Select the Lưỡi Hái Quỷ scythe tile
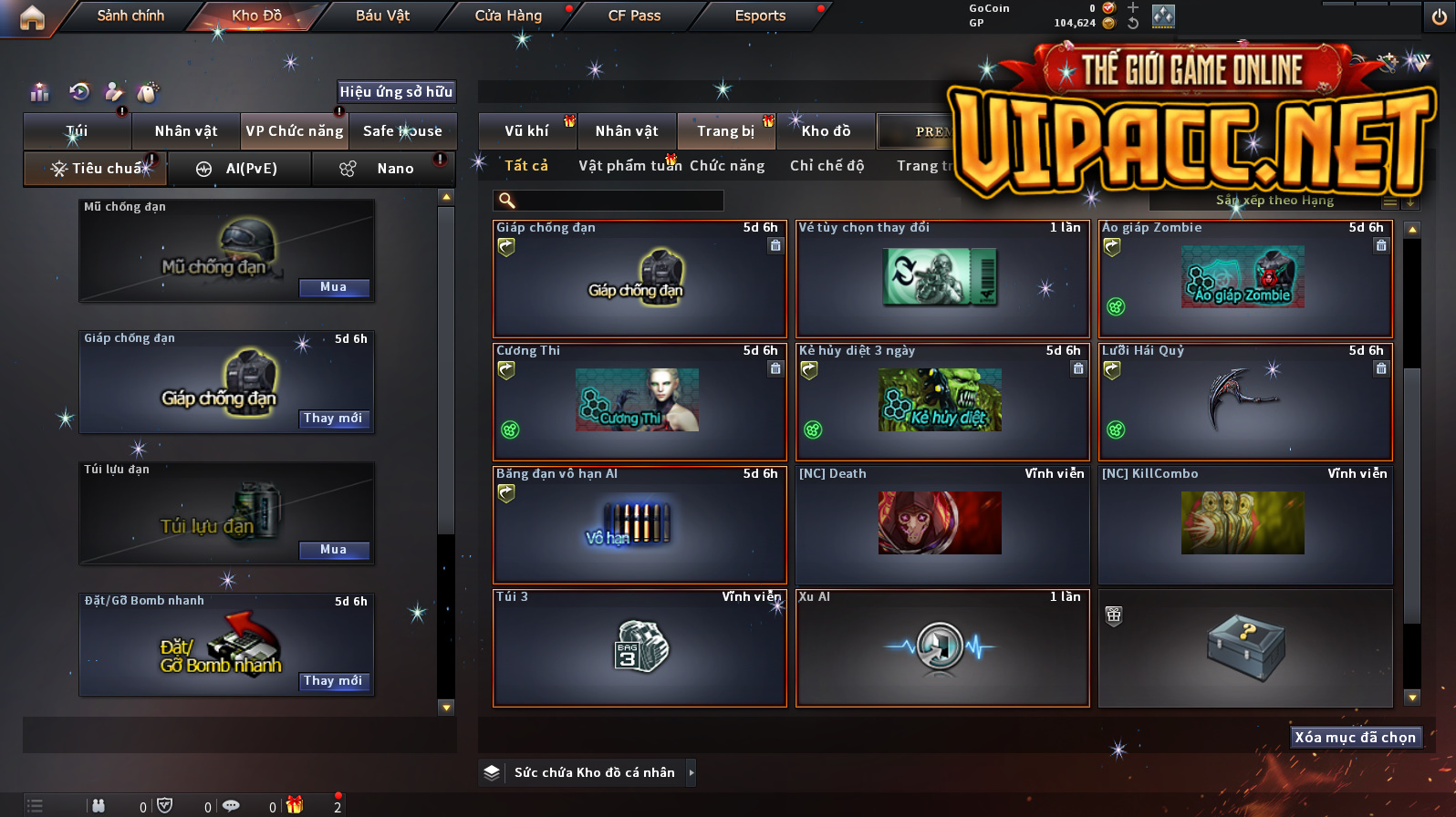This screenshot has width=1456, height=817. click(x=1244, y=401)
